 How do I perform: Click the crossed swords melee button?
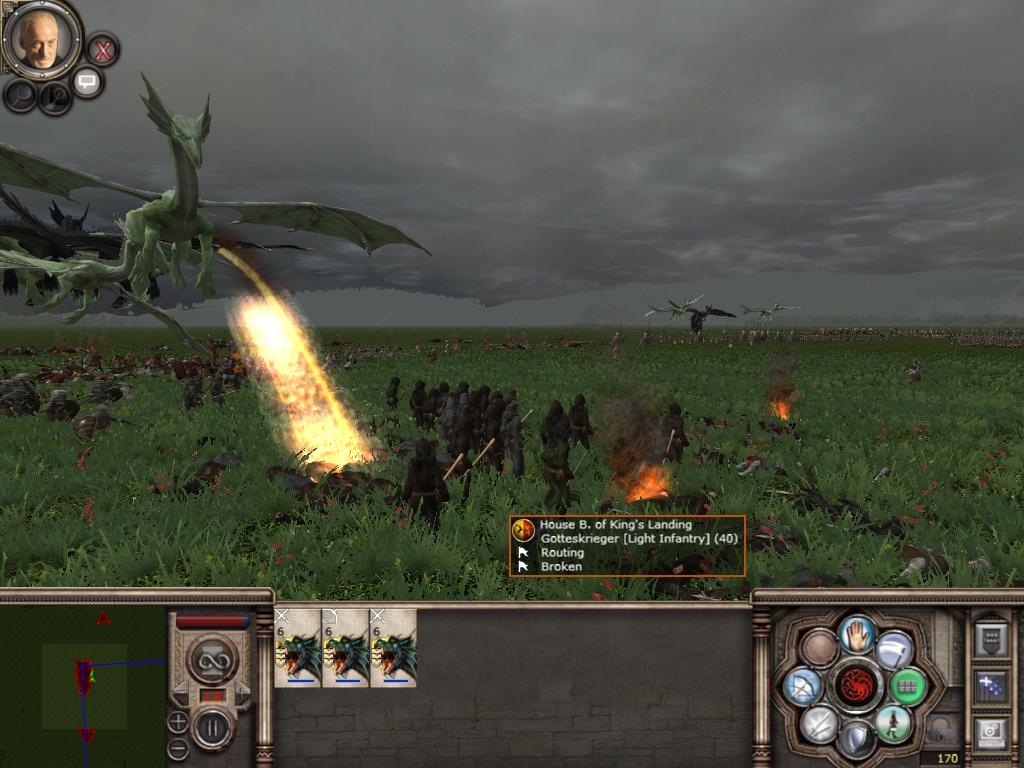click(x=819, y=724)
